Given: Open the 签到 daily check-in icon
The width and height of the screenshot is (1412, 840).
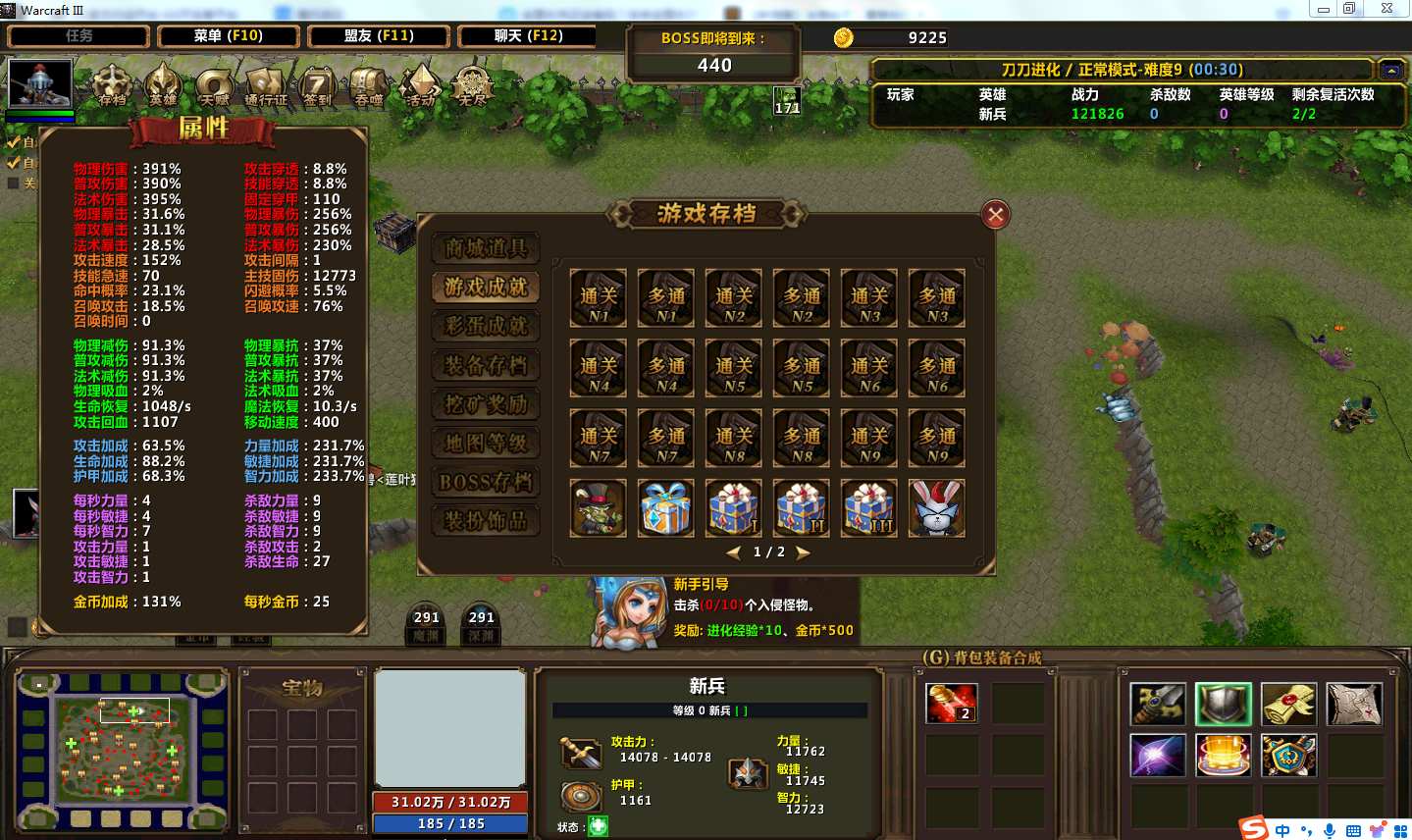Looking at the screenshot, I should click(317, 86).
